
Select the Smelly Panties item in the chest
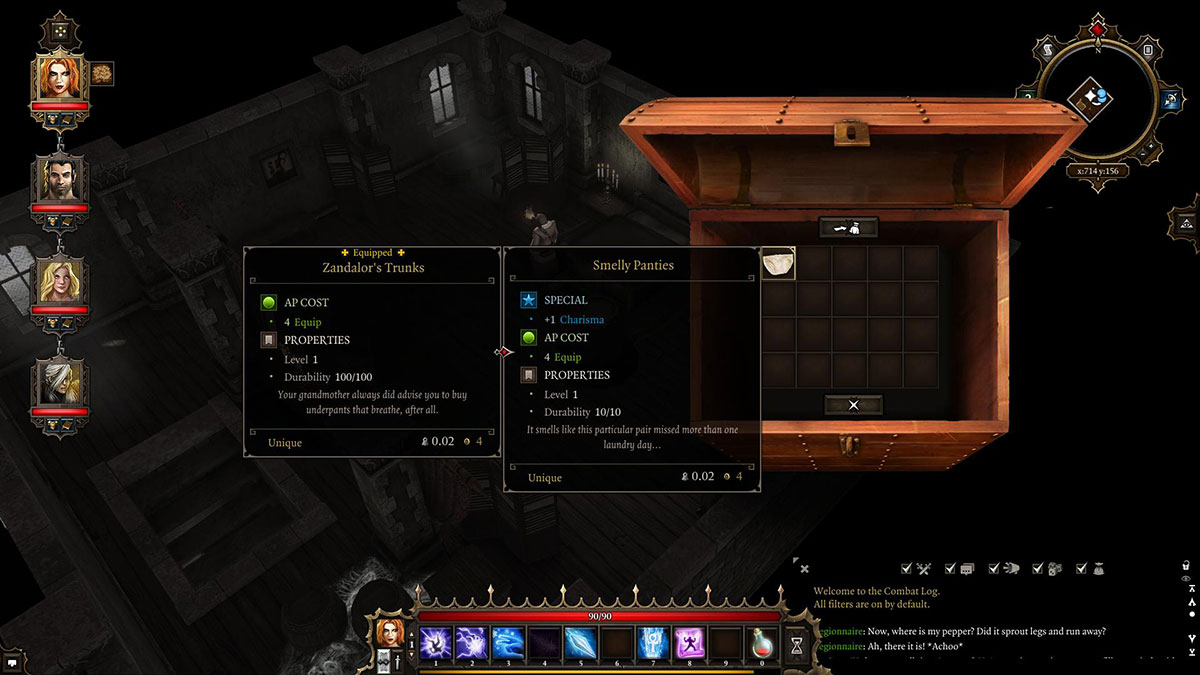point(778,264)
